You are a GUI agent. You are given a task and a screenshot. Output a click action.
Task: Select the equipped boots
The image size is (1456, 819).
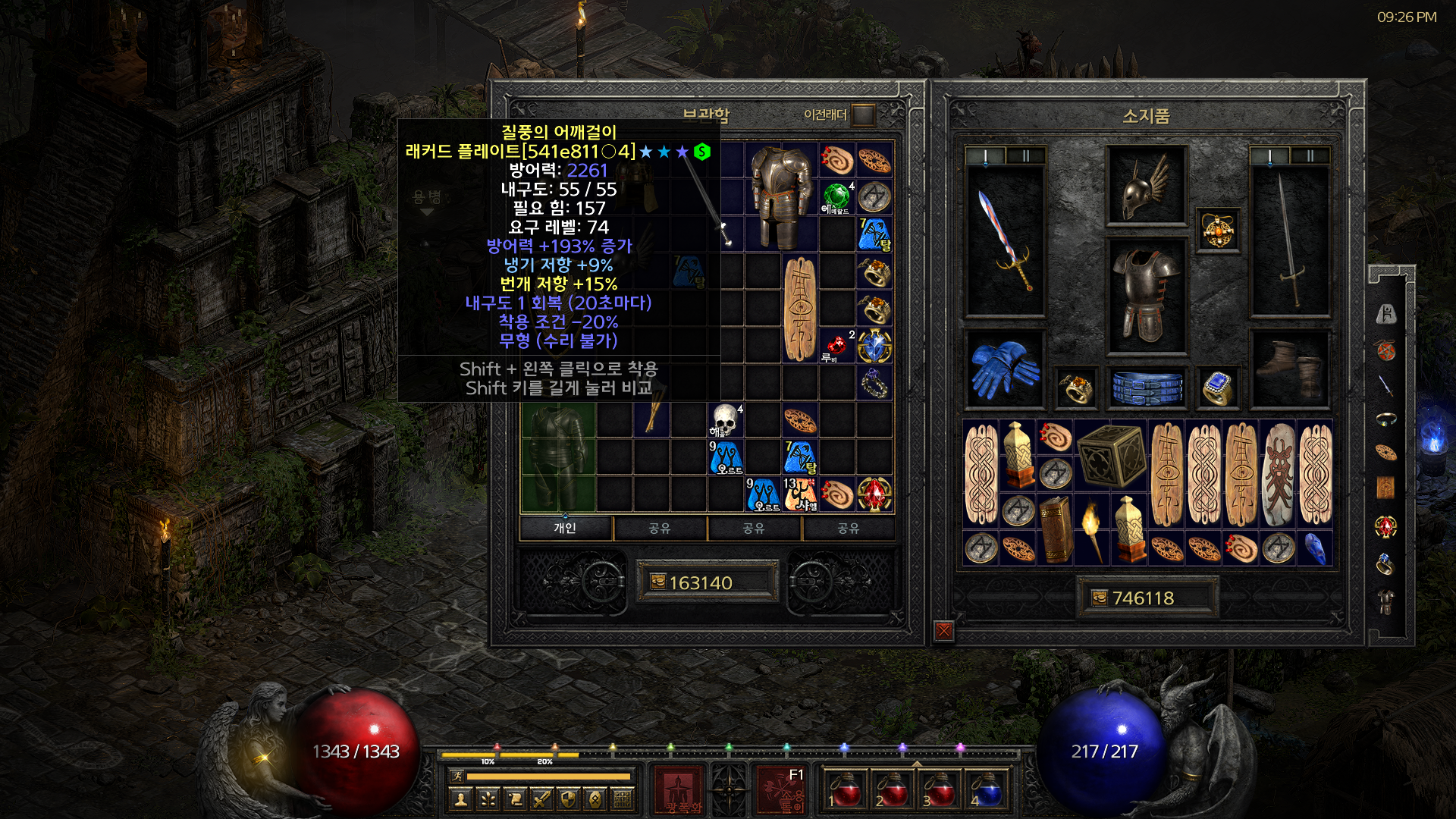coord(1288,369)
